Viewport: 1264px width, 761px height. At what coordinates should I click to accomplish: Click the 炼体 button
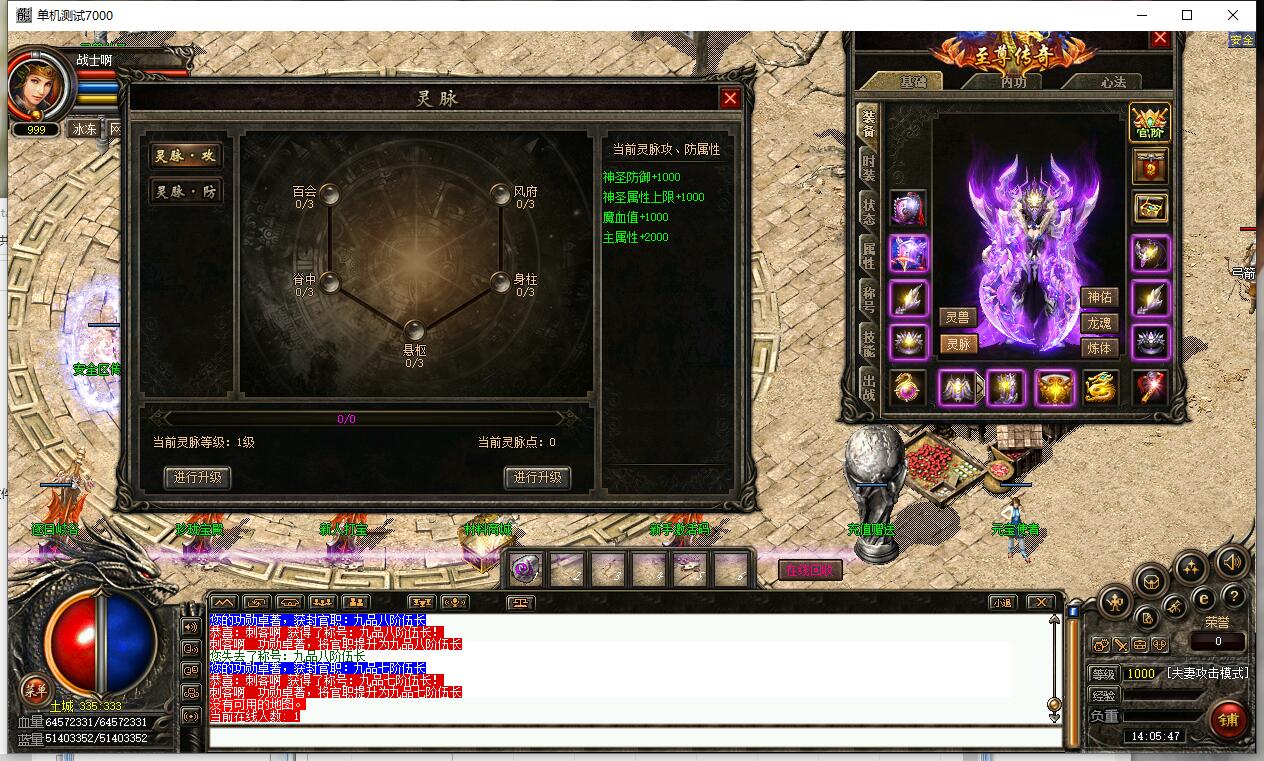click(1099, 348)
